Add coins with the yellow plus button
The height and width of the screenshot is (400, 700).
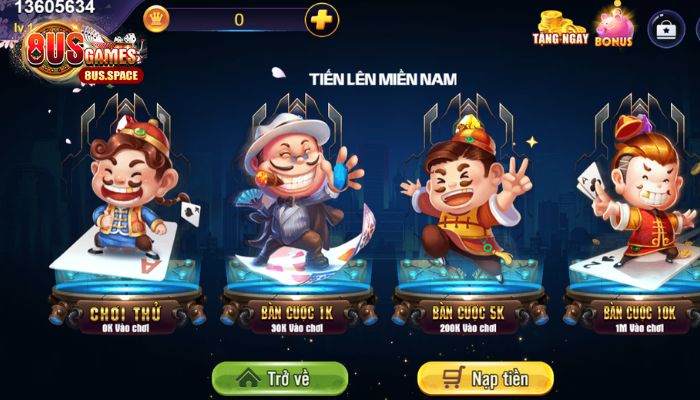pyautogui.click(x=321, y=19)
